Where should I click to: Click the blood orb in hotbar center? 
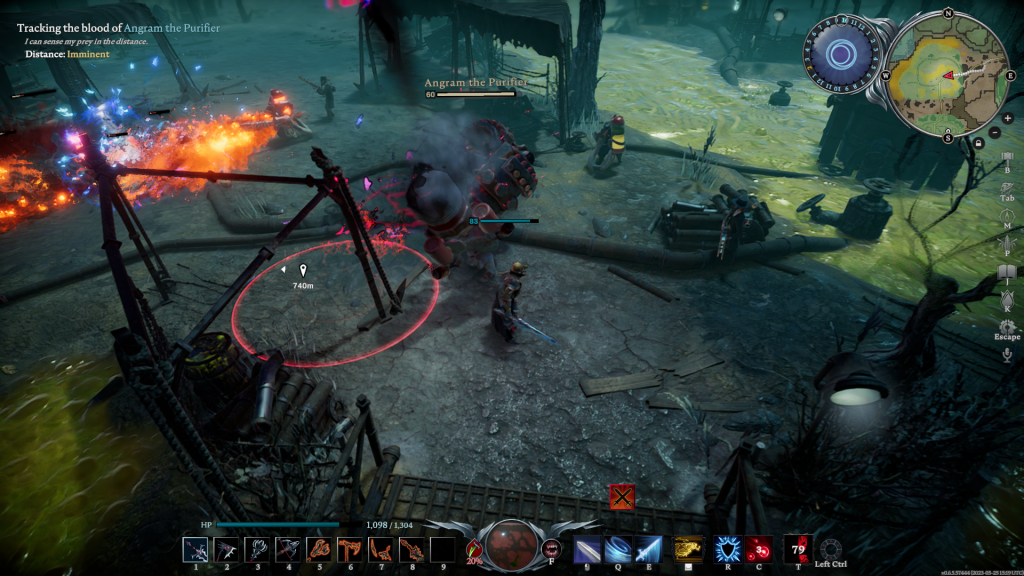pos(511,546)
